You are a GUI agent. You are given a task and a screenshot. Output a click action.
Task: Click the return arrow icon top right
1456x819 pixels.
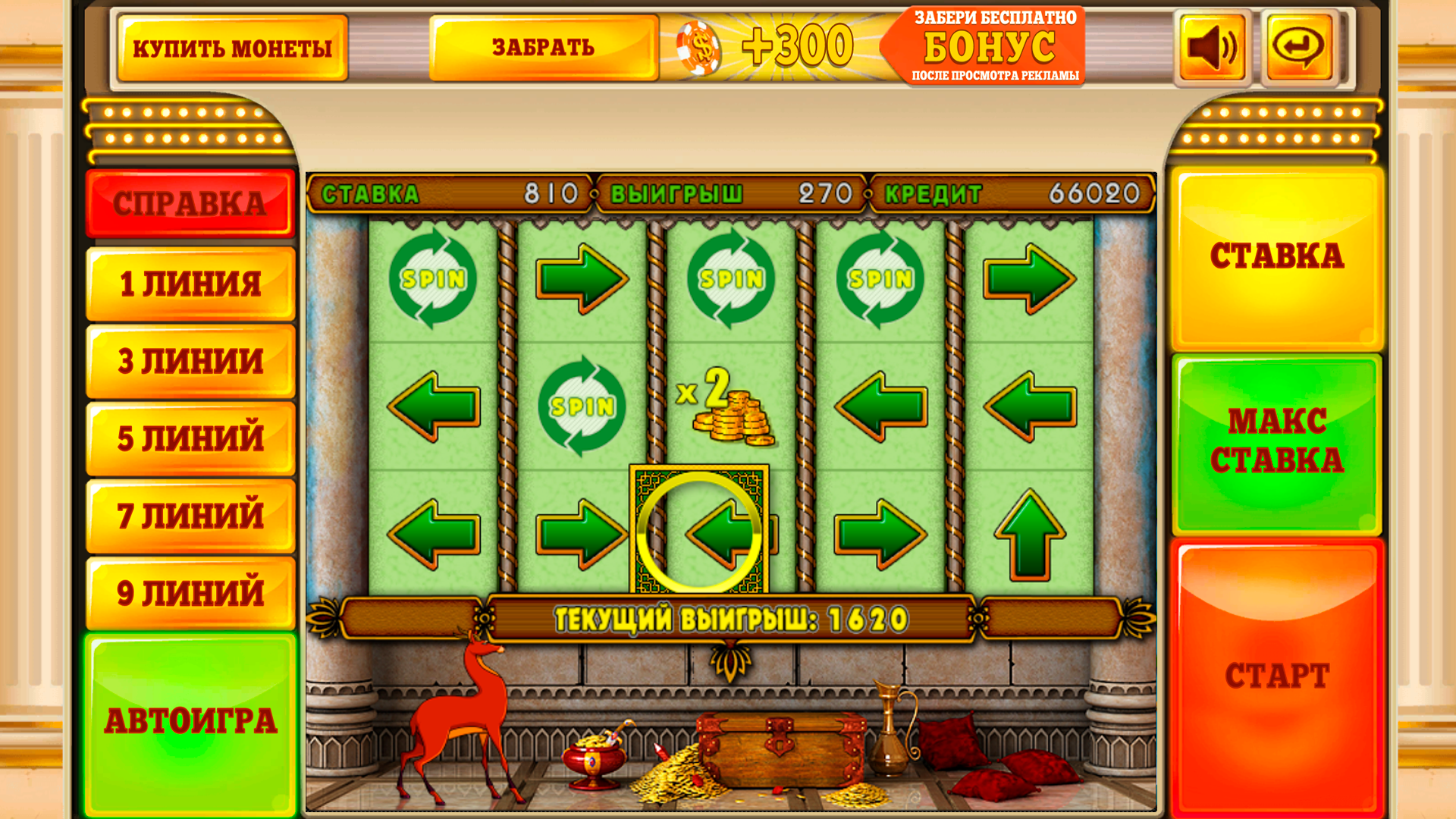[1298, 48]
